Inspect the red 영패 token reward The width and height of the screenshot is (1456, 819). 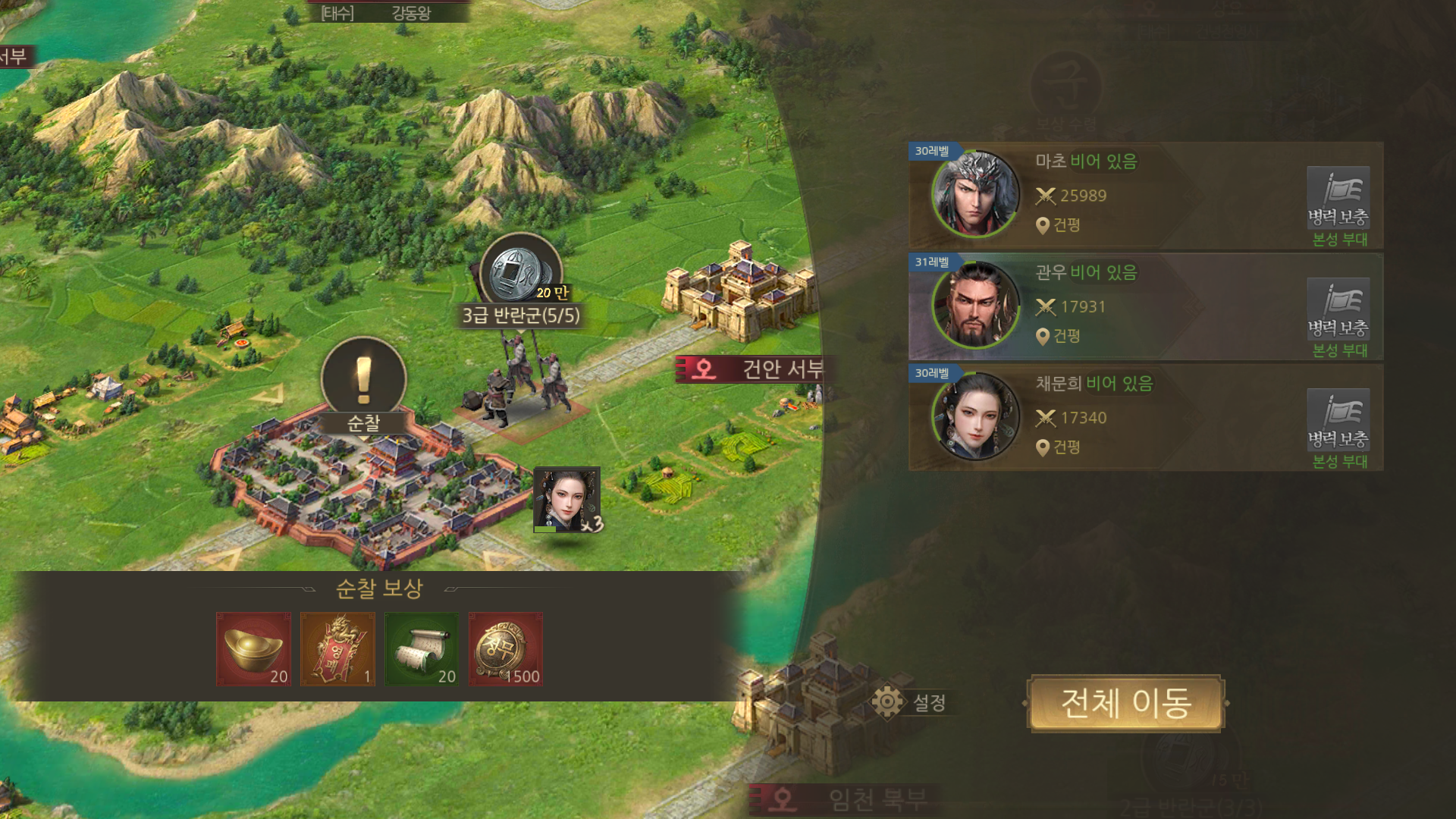click(337, 649)
